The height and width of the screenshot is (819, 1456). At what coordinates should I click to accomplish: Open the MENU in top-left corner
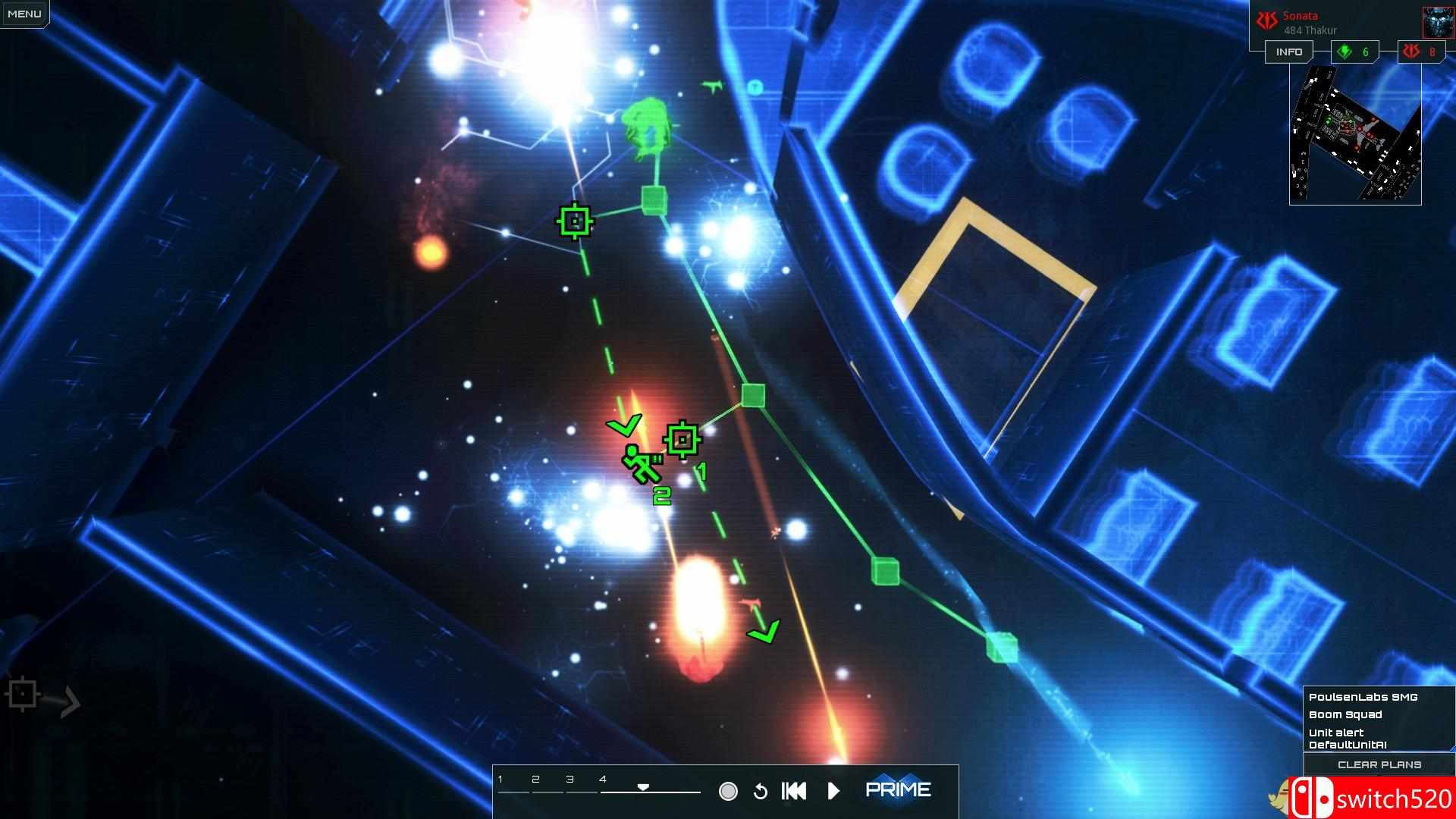tap(24, 13)
